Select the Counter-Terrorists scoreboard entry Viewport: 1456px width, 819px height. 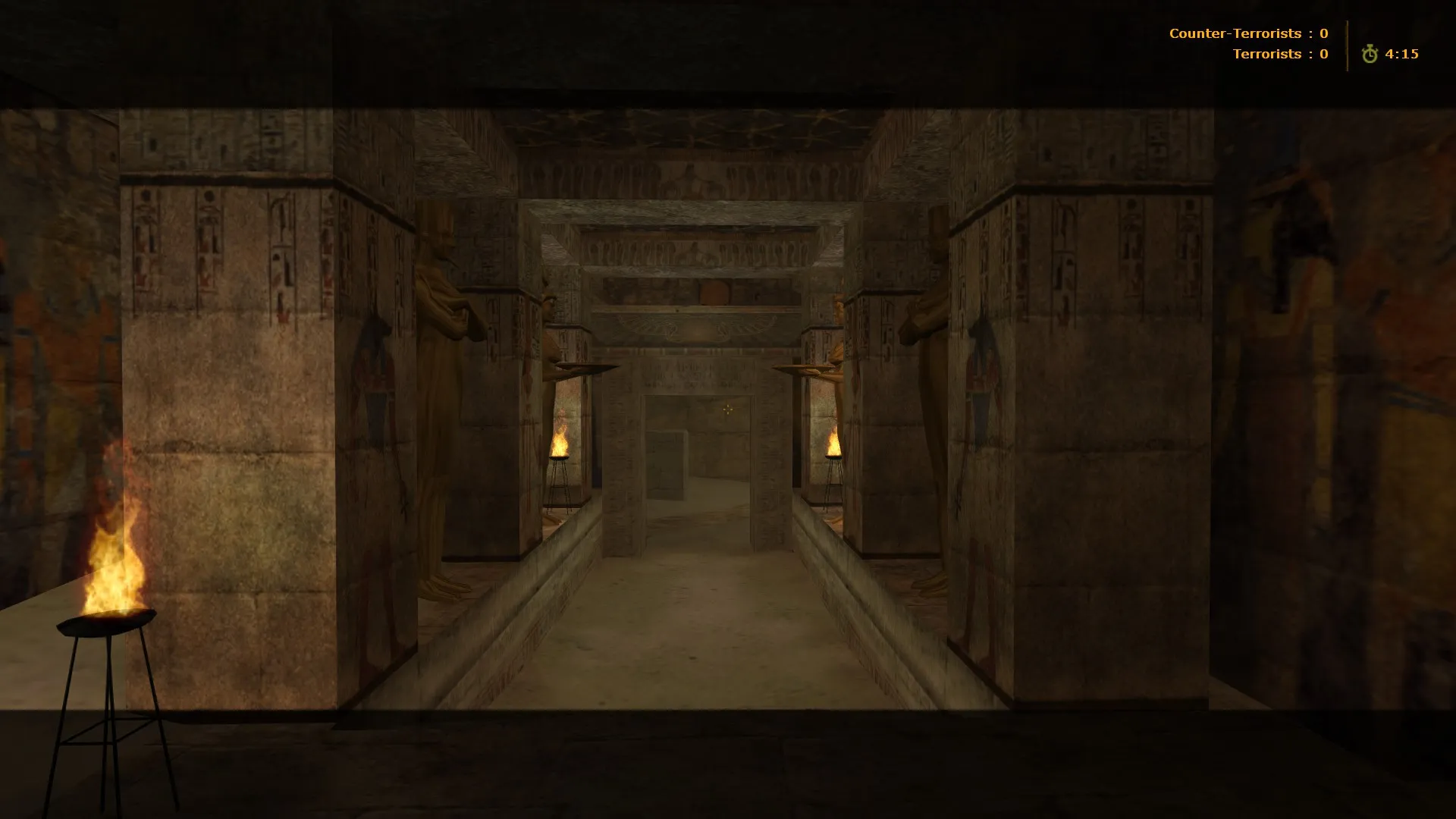click(x=1236, y=33)
